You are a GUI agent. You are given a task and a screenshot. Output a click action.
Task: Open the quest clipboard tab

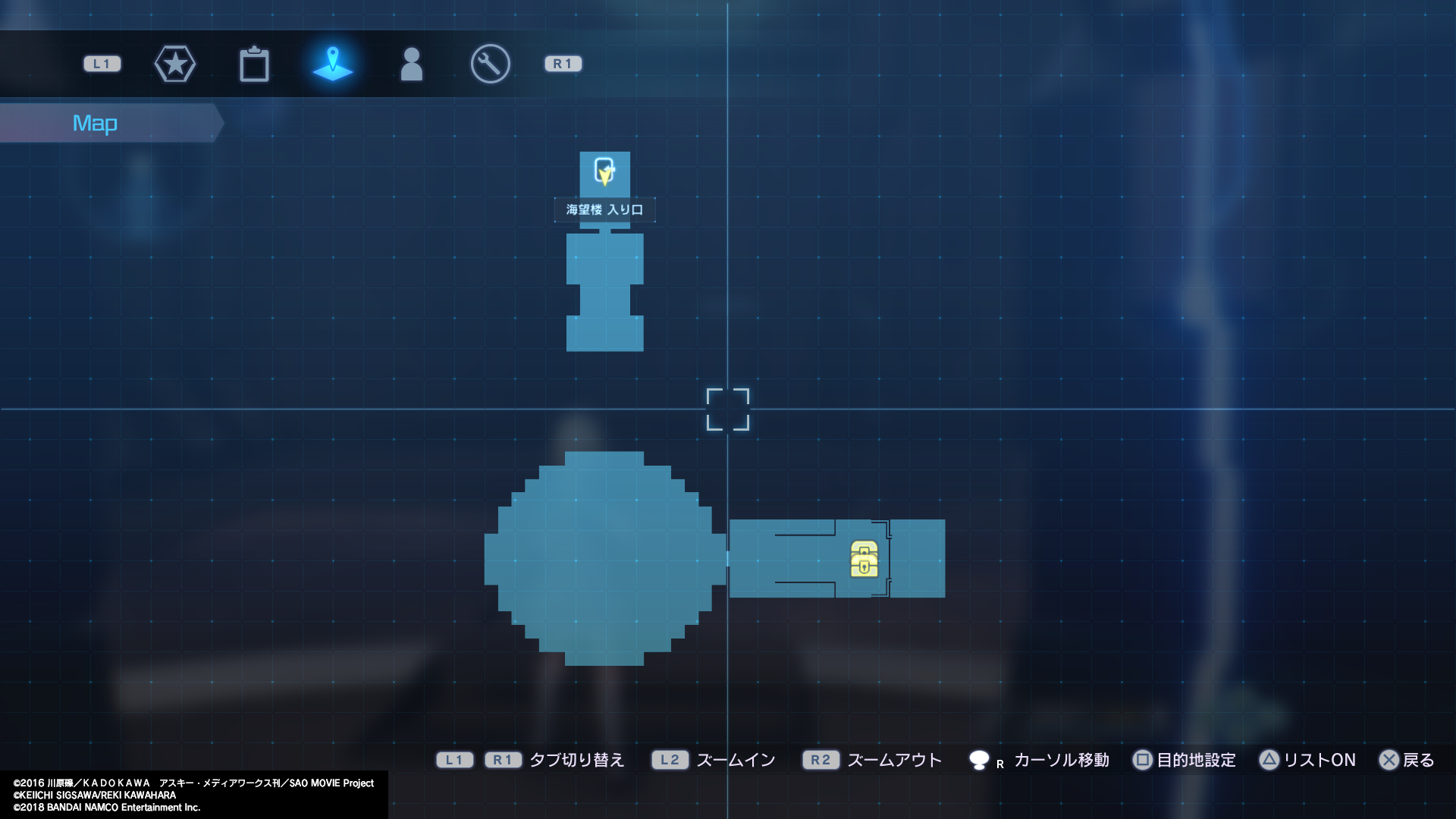point(255,64)
